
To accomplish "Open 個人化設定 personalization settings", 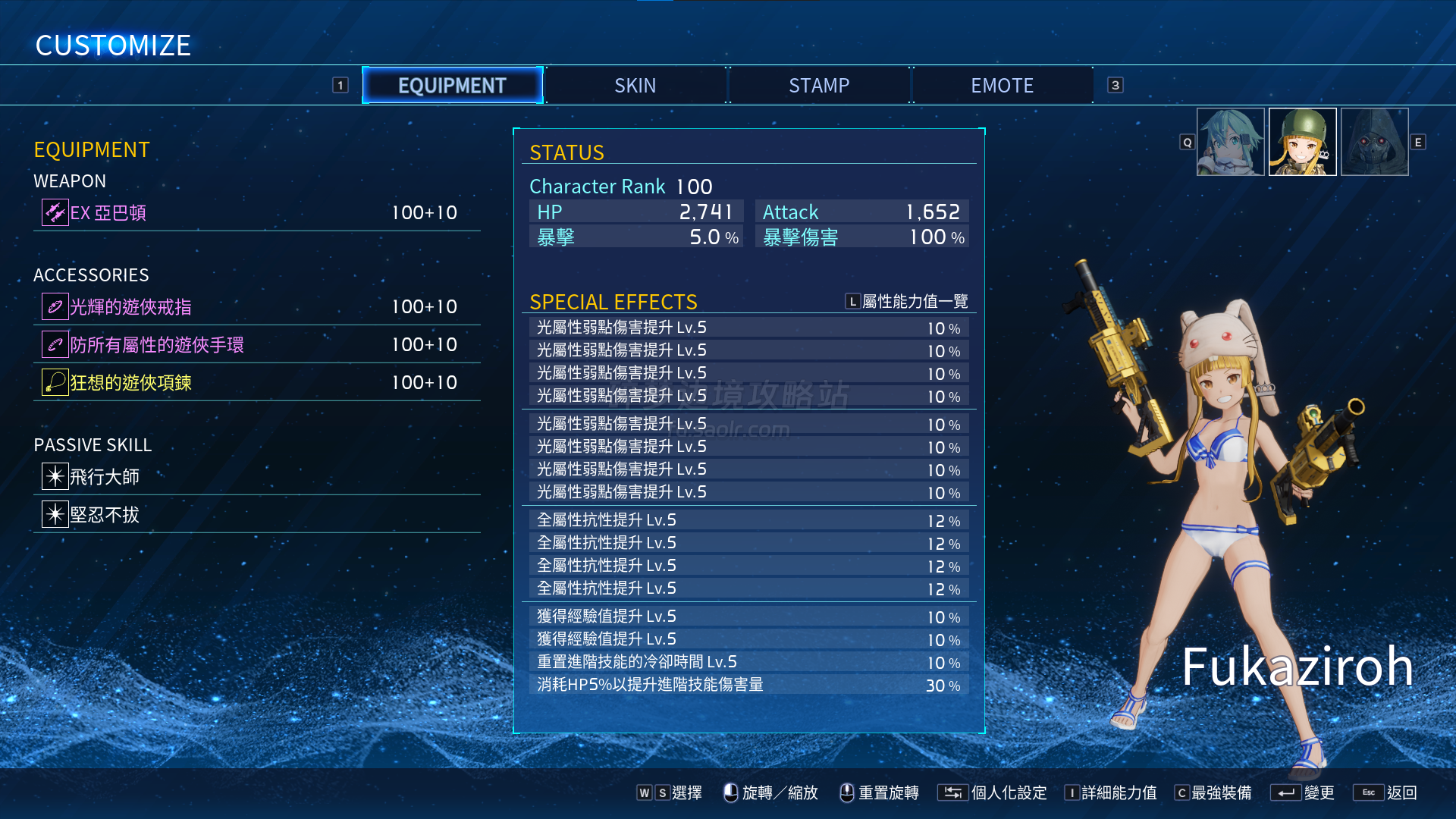I will pyautogui.click(x=993, y=792).
